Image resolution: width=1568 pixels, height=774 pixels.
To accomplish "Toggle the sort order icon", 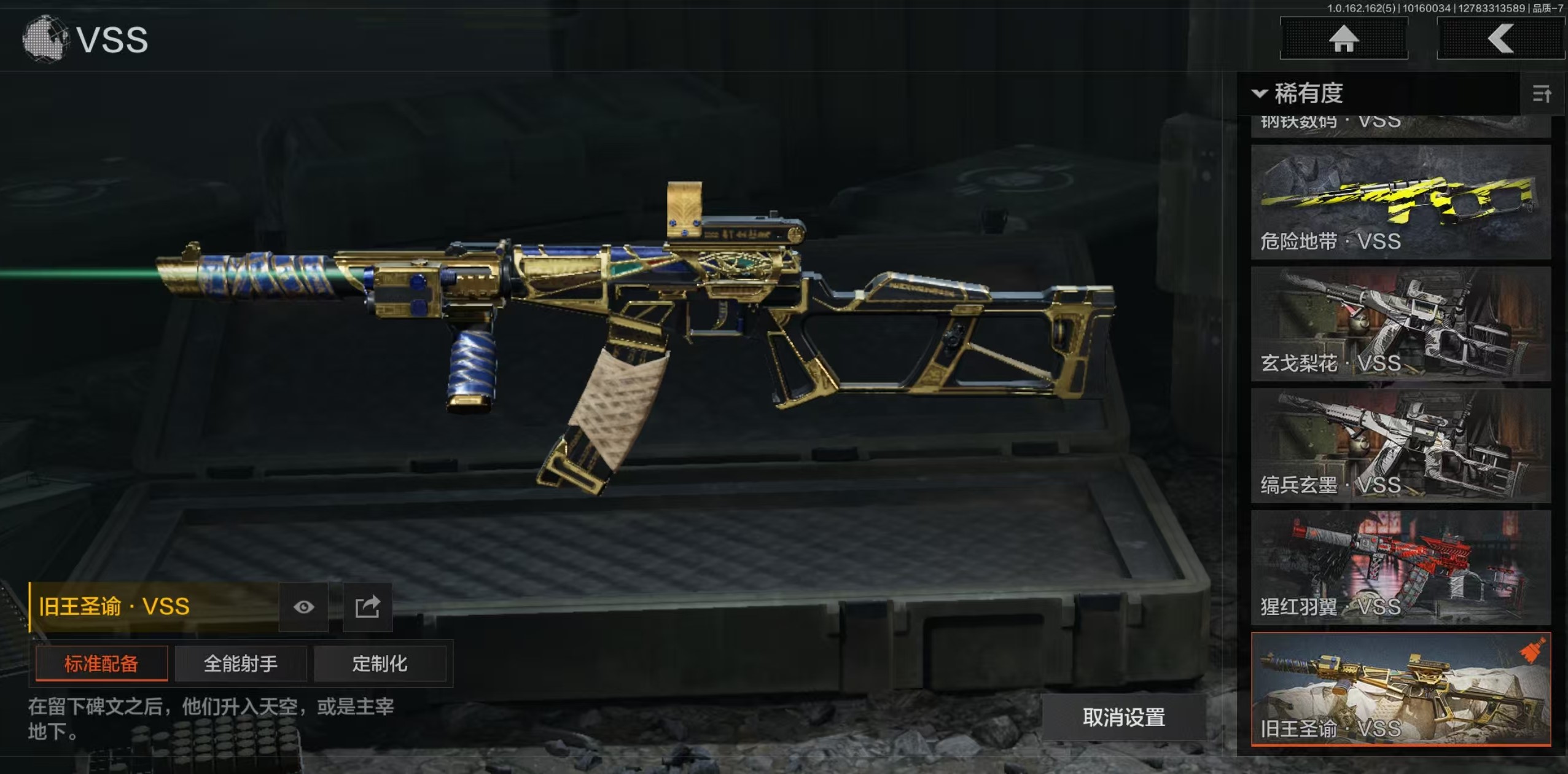I will coord(1542,94).
